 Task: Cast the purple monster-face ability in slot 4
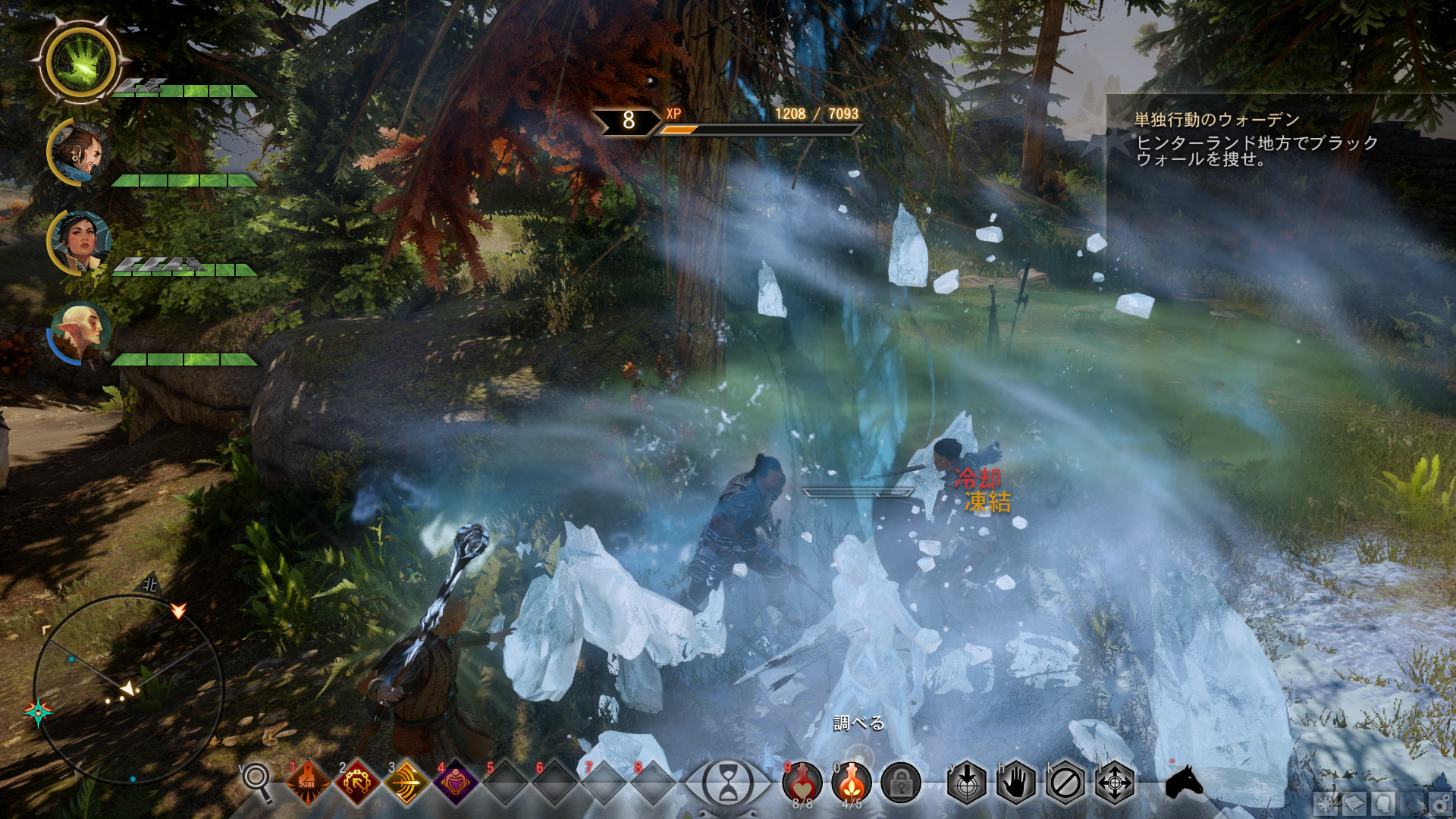coord(456,783)
